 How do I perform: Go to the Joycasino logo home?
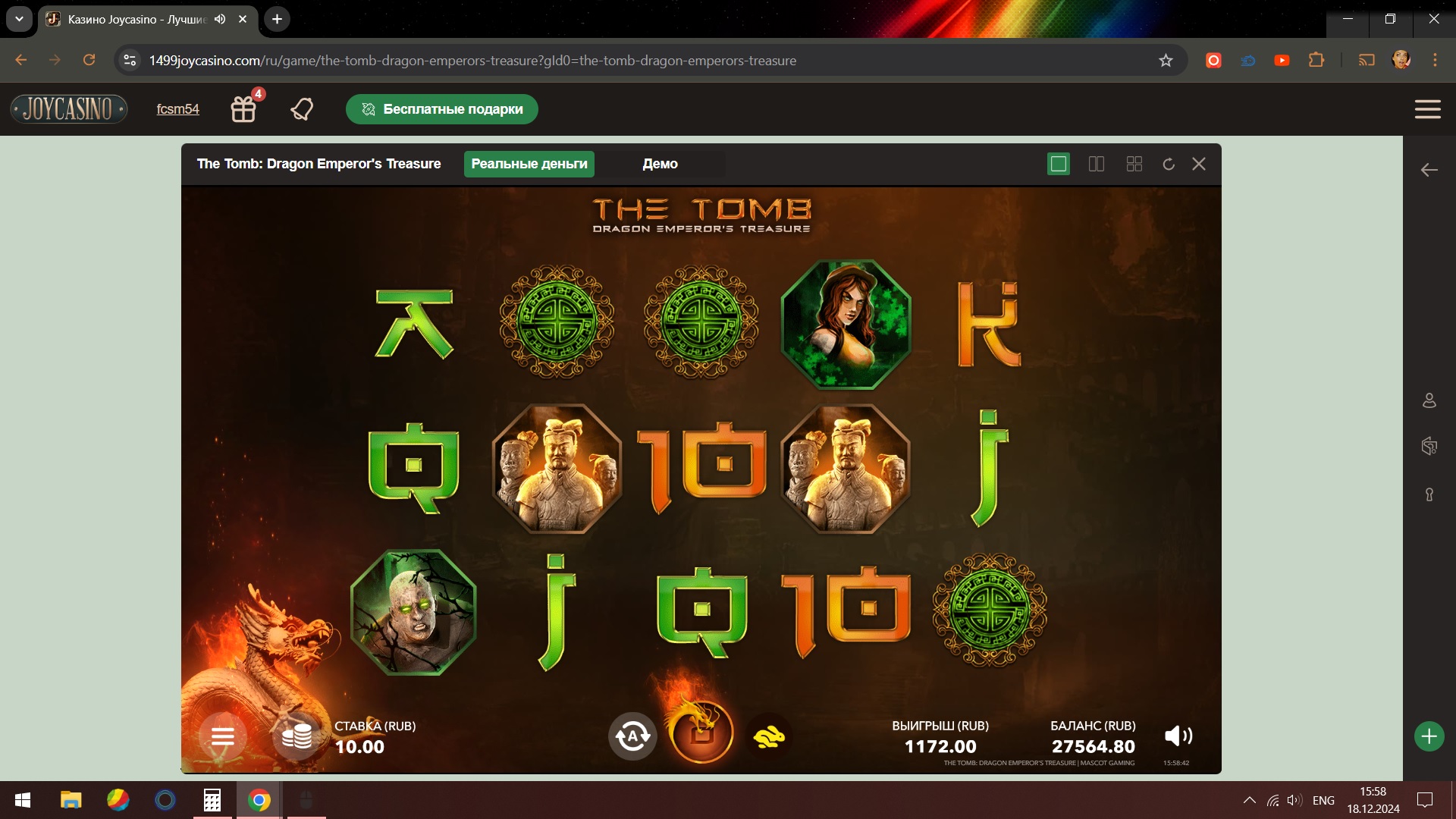(x=68, y=109)
